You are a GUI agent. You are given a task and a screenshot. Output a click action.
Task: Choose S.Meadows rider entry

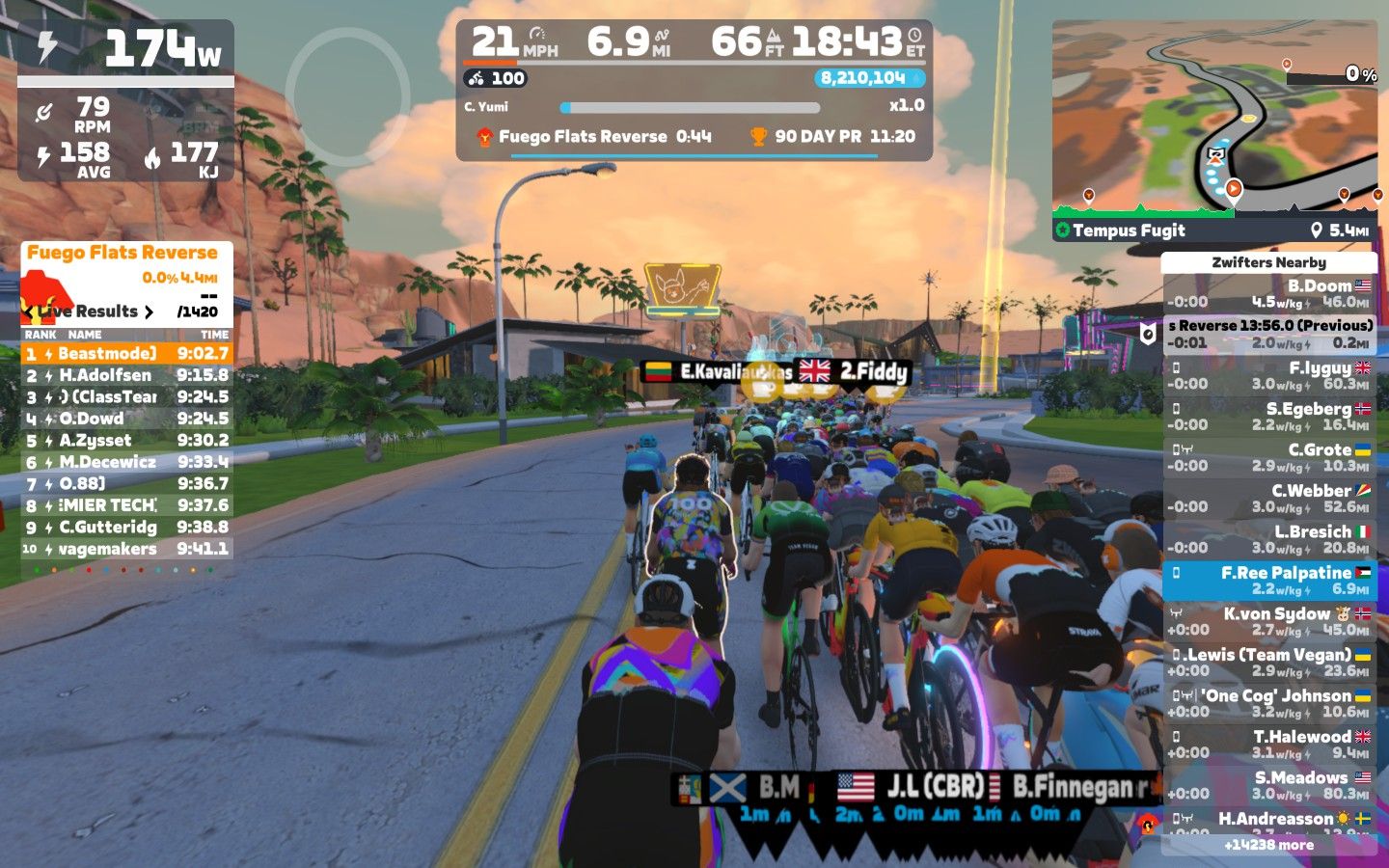pyautogui.click(x=1268, y=785)
